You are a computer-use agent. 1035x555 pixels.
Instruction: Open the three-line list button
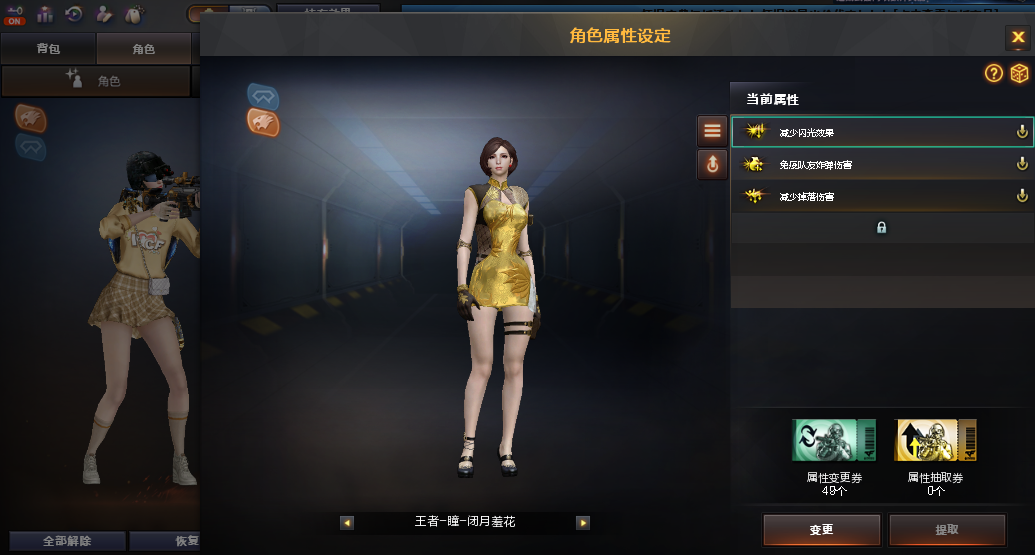pos(712,130)
